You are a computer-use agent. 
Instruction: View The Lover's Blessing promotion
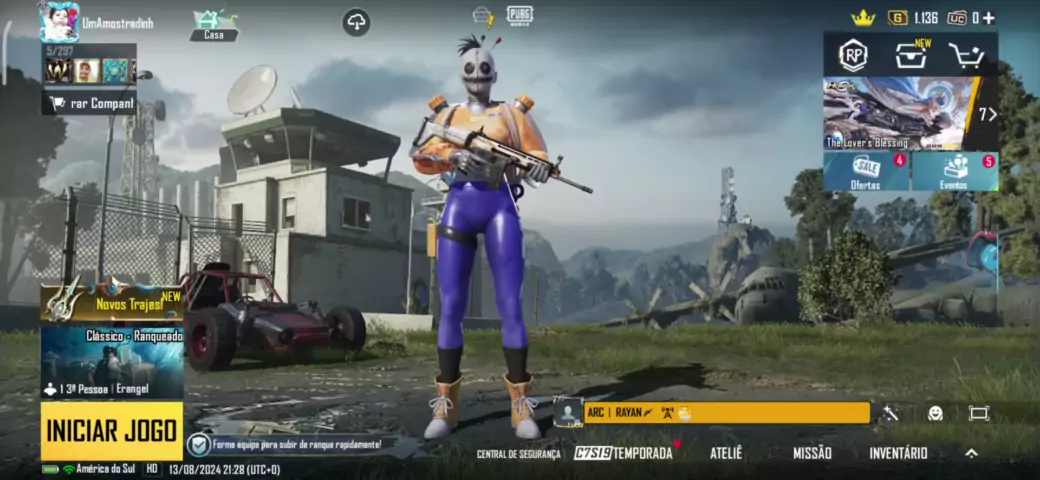pos(896,113)
